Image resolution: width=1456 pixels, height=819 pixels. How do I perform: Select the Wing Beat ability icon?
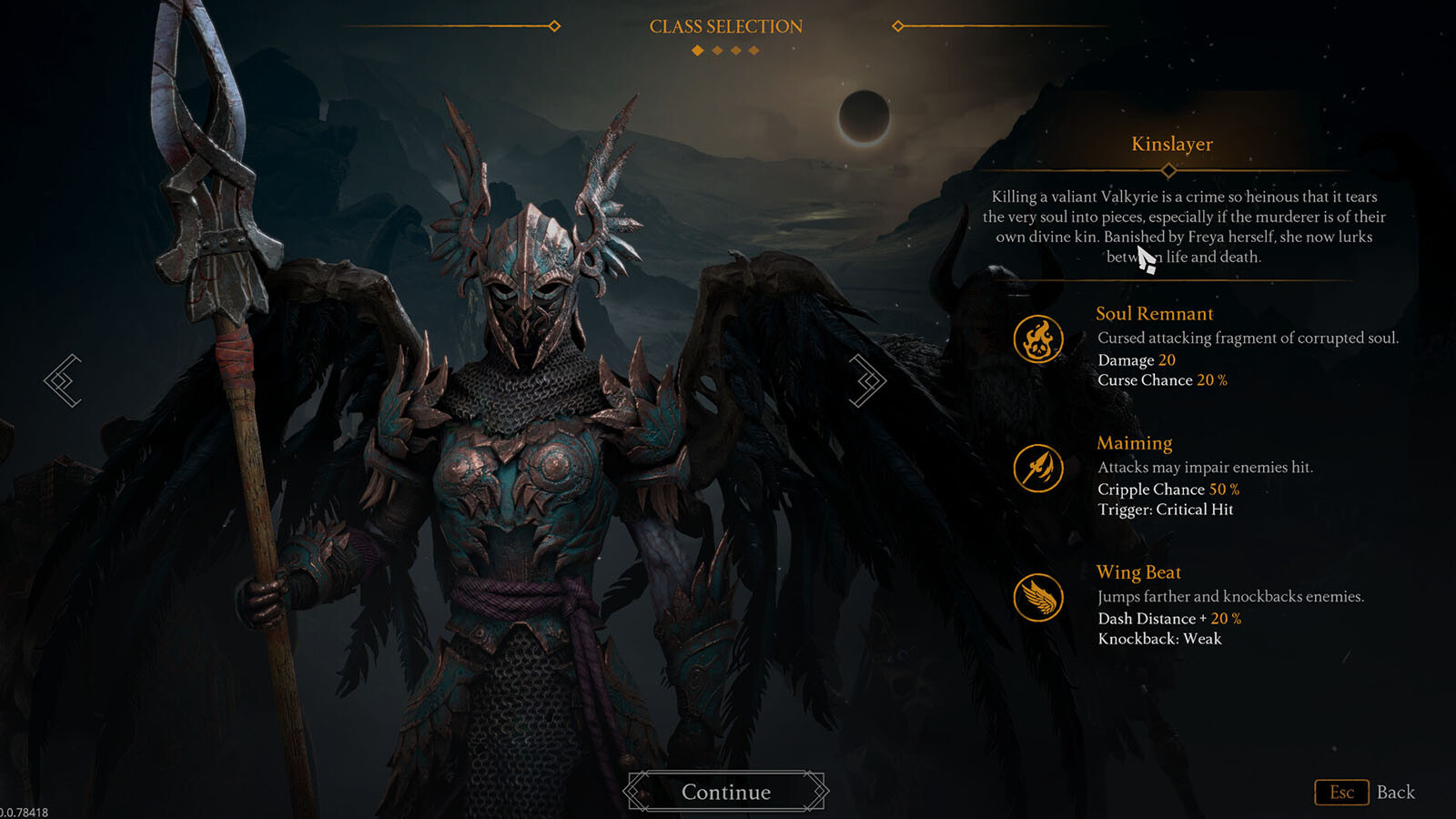tap(1038, 598)
